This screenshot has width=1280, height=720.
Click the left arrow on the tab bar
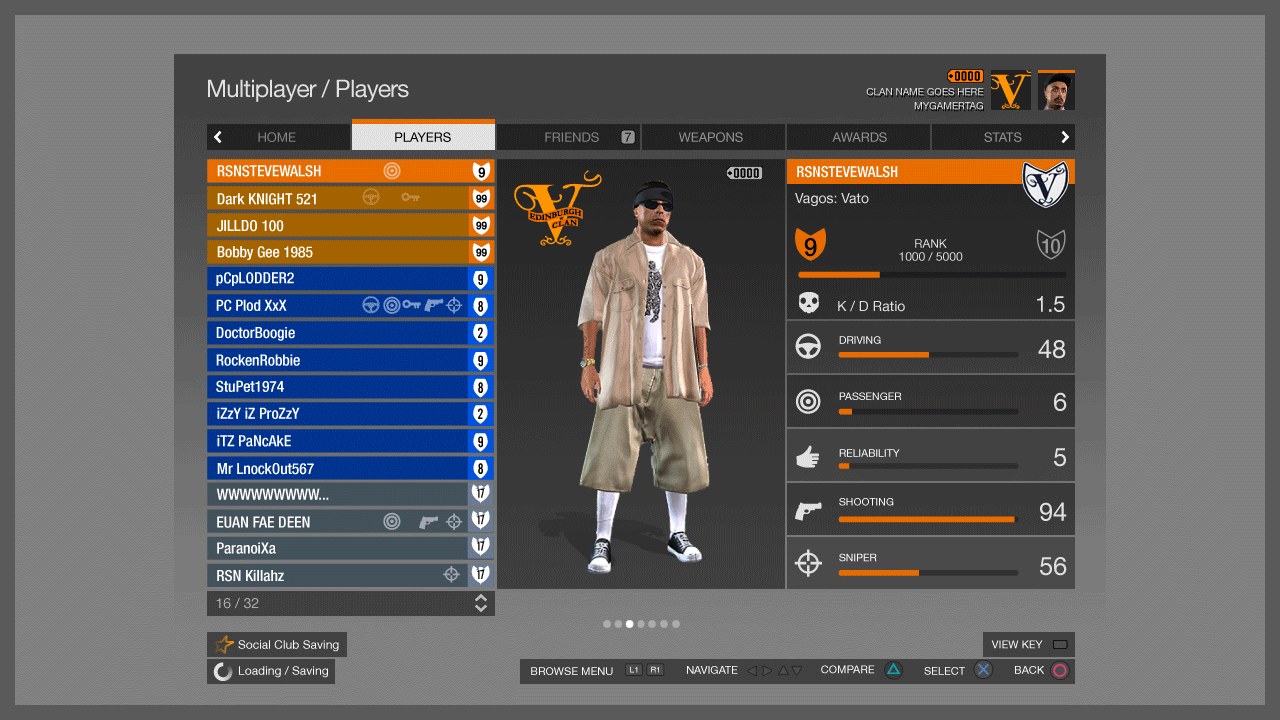[218, 137]
